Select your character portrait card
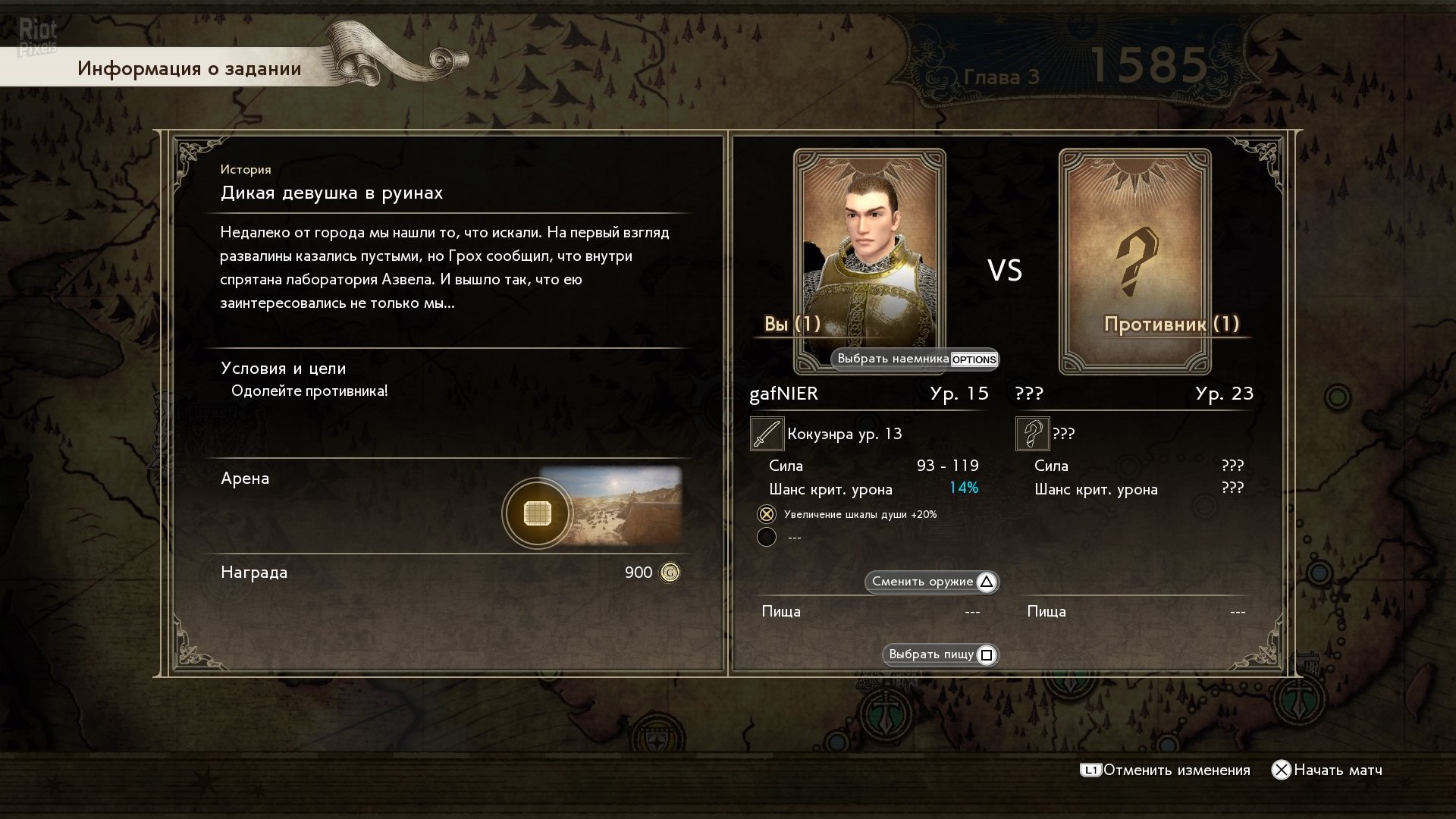Viewport: 1456px width, 819px height. pos(869,250)
